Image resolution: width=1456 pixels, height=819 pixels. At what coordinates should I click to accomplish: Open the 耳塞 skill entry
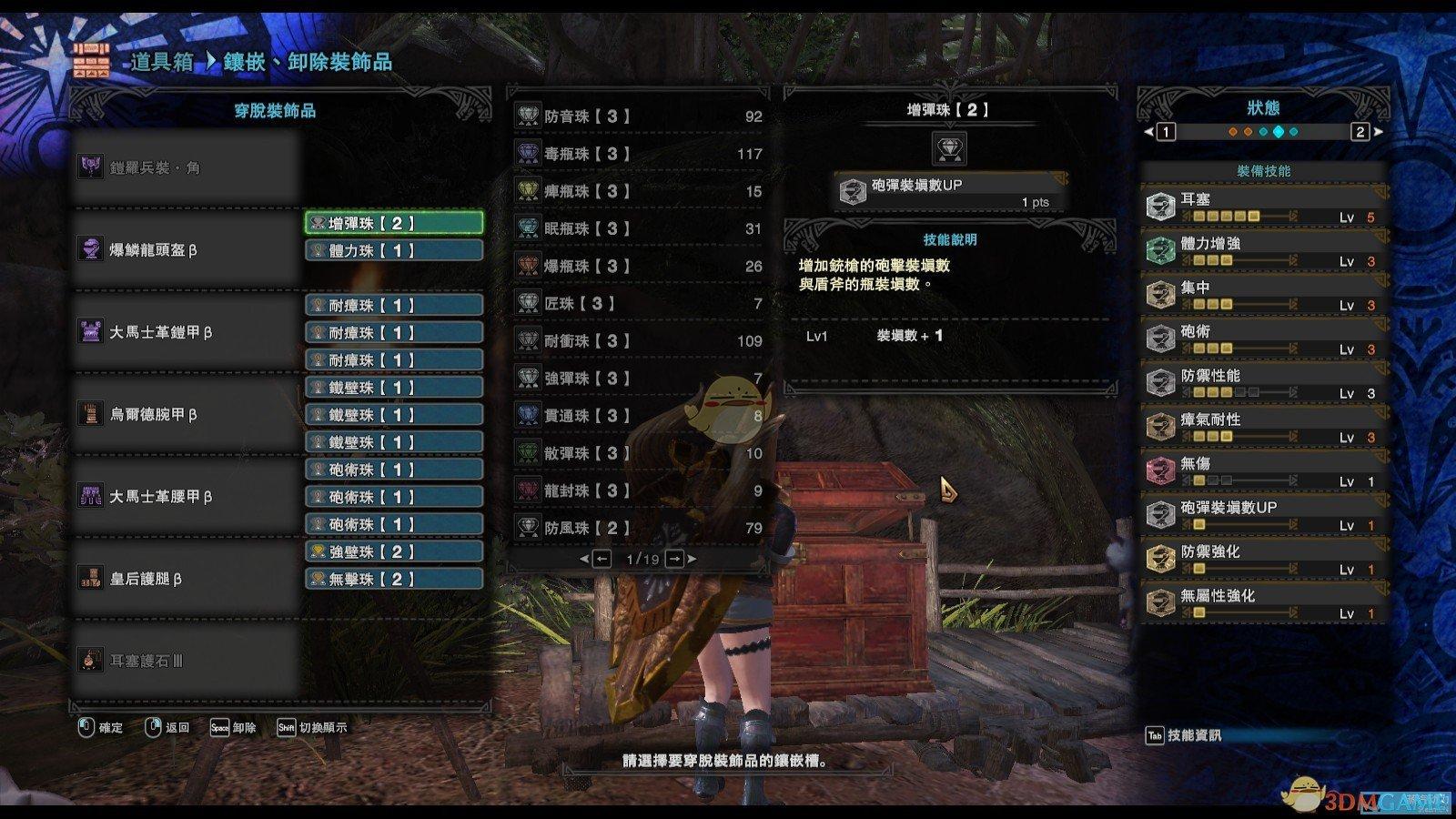pyautogui.click(x=1263, y=207)
